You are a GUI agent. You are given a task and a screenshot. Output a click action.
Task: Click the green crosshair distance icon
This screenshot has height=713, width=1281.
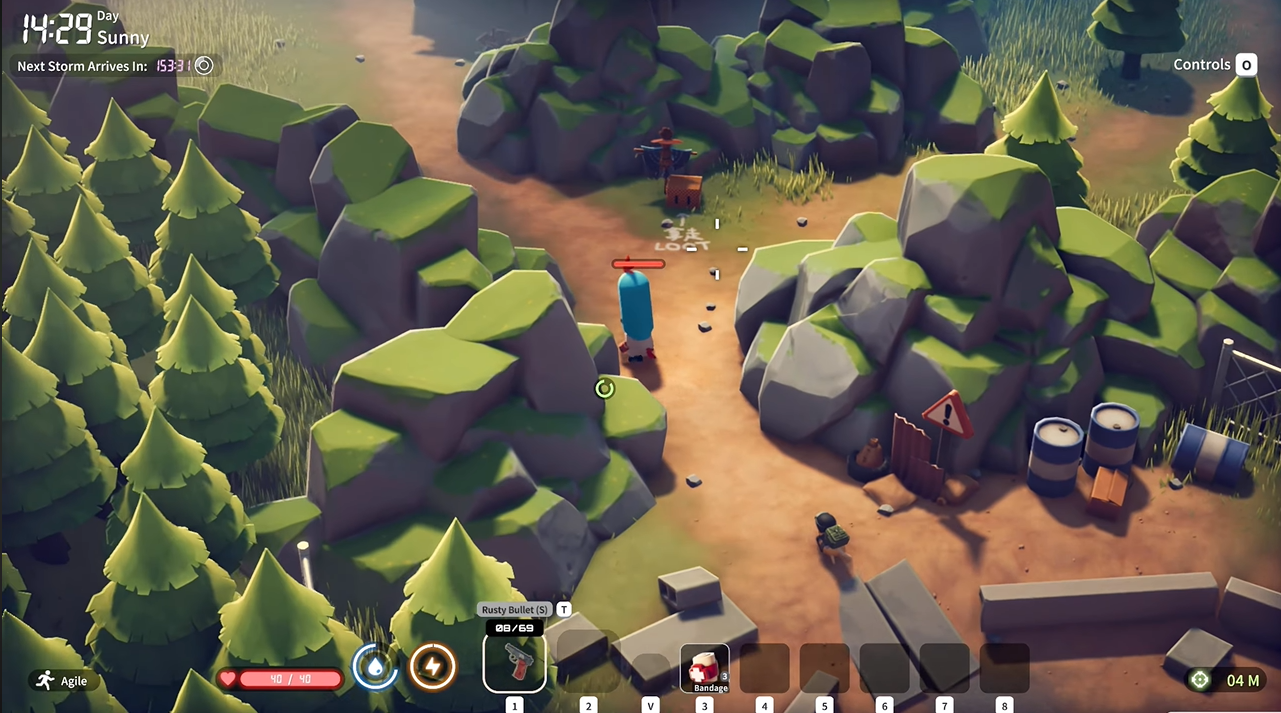[1199, 680]
